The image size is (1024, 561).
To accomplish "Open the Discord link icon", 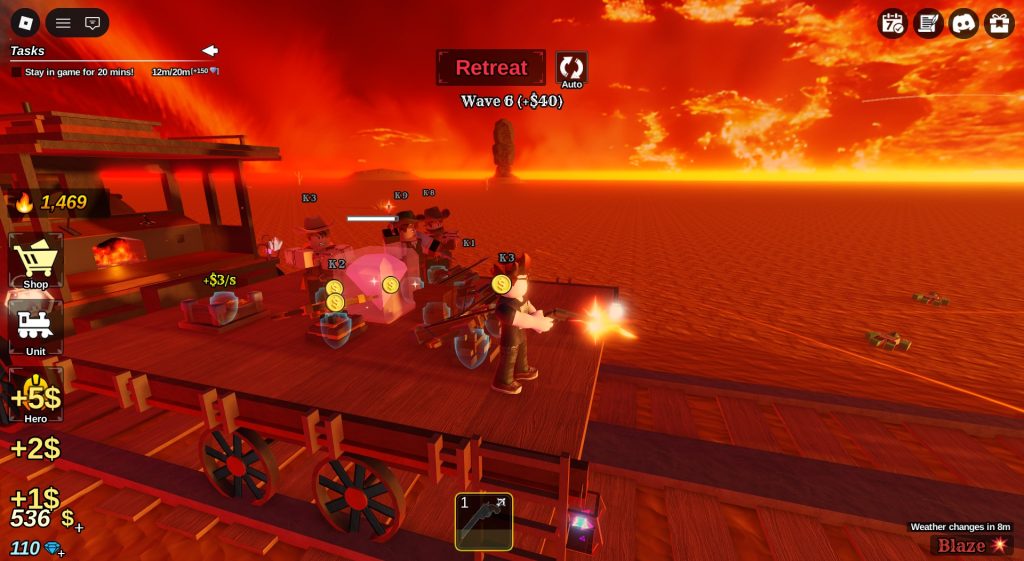I will 963,23.
